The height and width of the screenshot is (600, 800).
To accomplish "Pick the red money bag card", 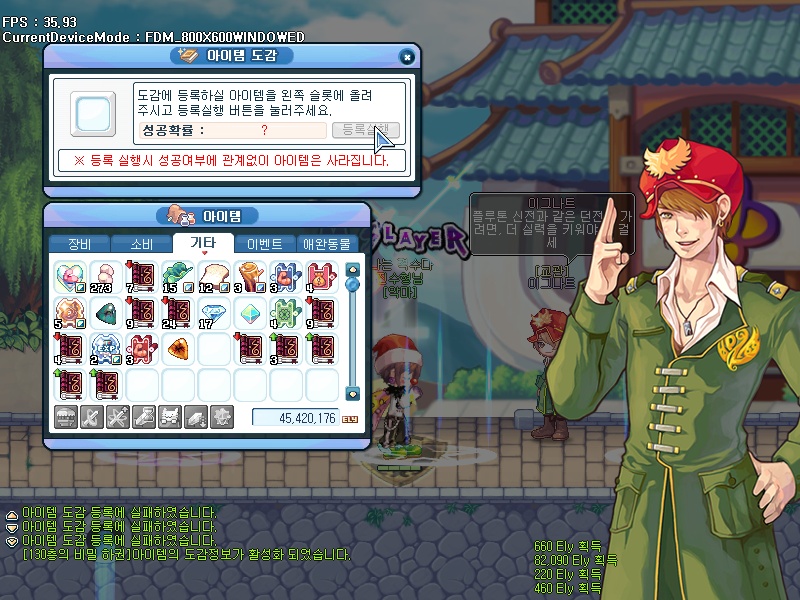I will 321,275.
